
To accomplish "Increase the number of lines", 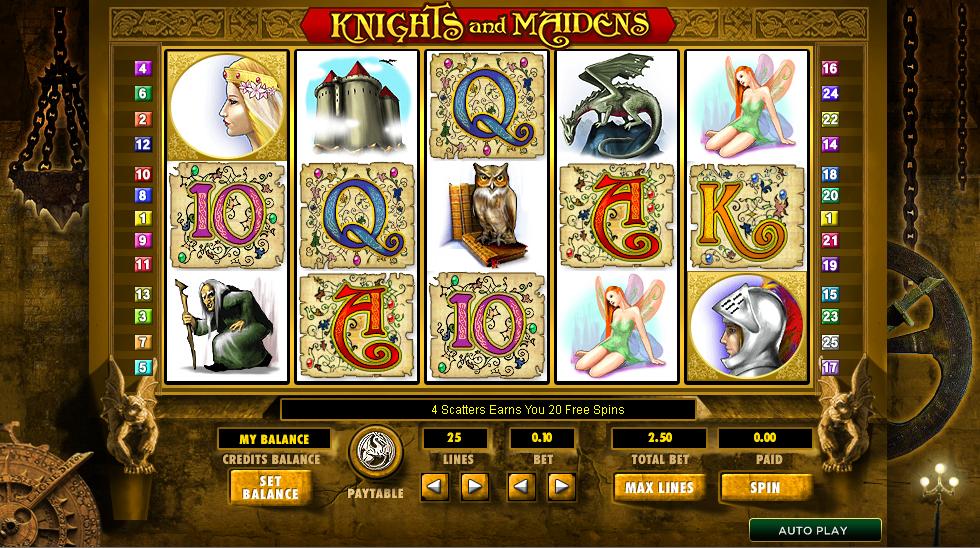I will 474,487.
